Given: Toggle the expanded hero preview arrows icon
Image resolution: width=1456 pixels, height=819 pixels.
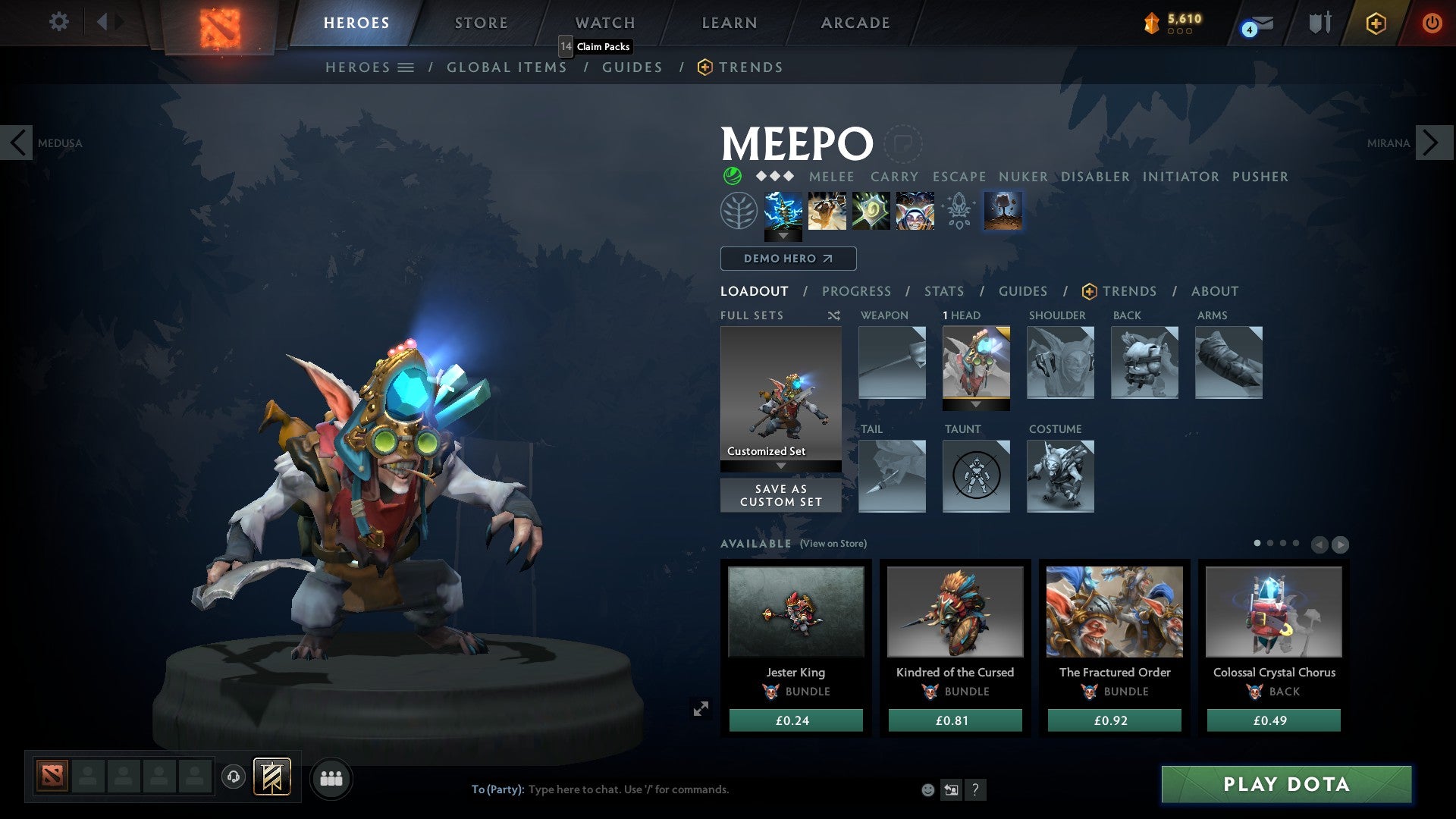Looking at the screenshot, I should [701, 709].
